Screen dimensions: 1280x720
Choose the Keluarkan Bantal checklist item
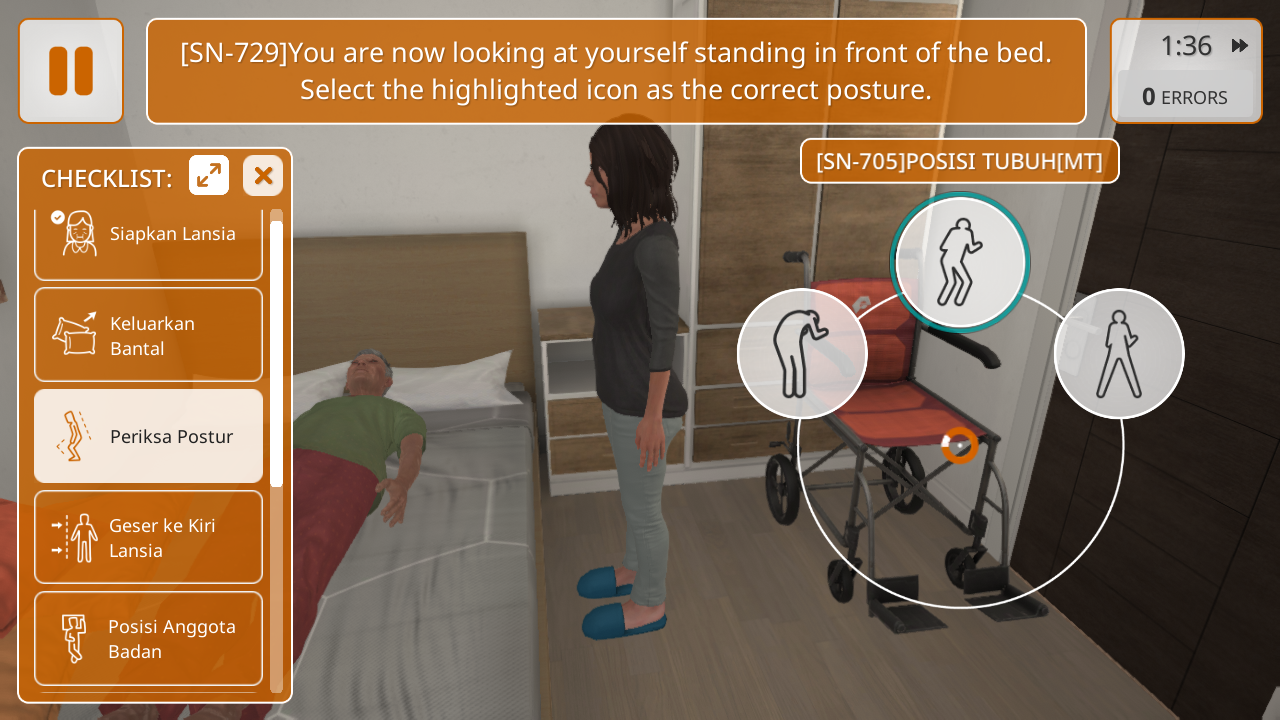(148, 335)
